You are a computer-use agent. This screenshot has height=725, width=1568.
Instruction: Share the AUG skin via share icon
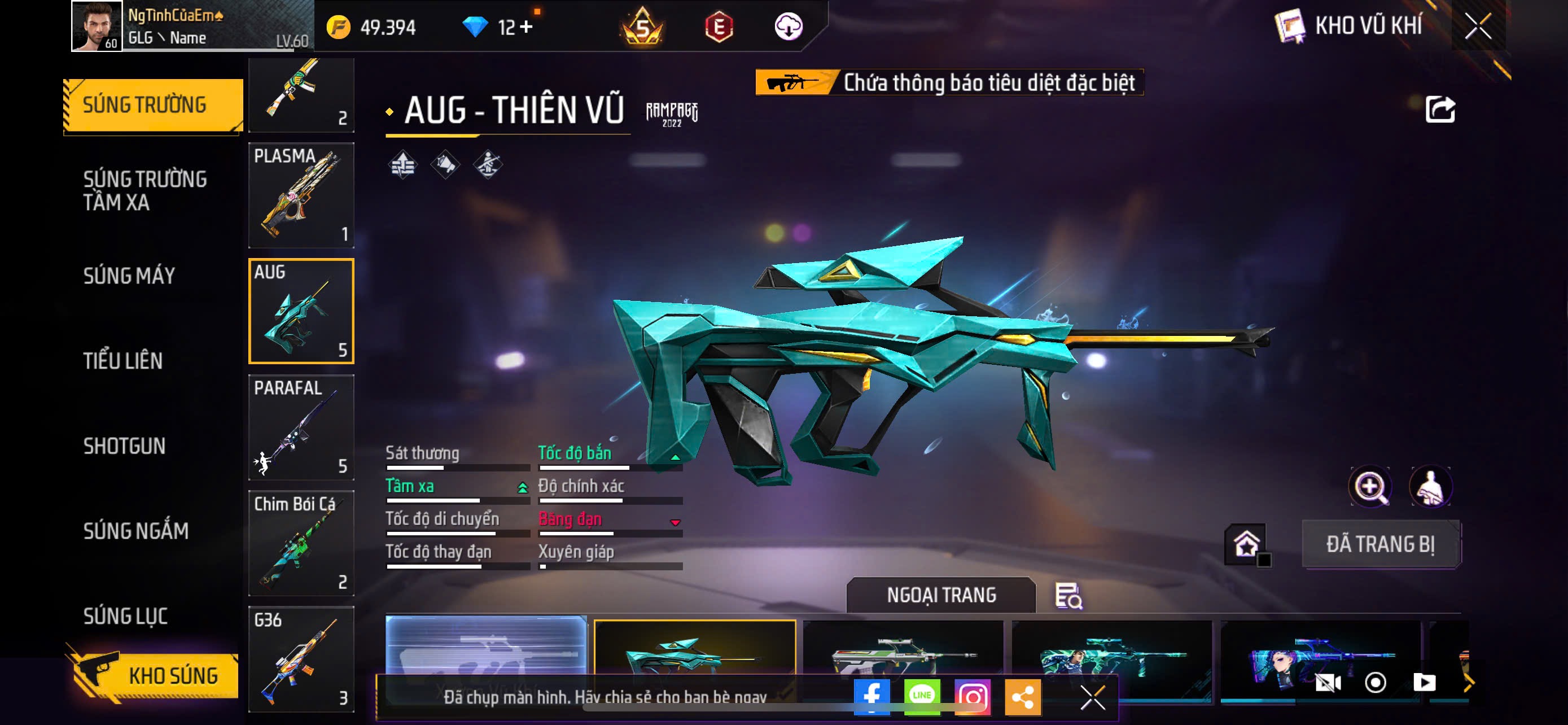pos(1439,110)
